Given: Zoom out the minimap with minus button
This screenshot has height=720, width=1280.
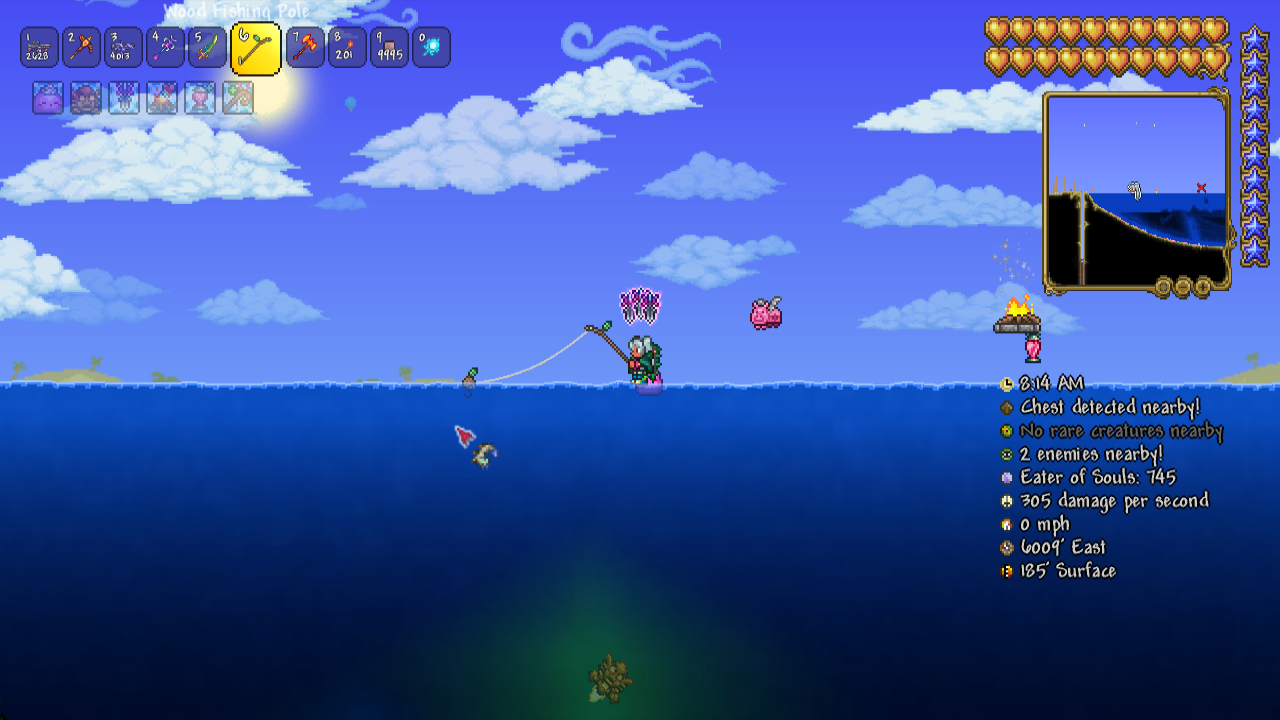Looking at the screenshot, I should pyautogui.click(x=1182, y=288).
